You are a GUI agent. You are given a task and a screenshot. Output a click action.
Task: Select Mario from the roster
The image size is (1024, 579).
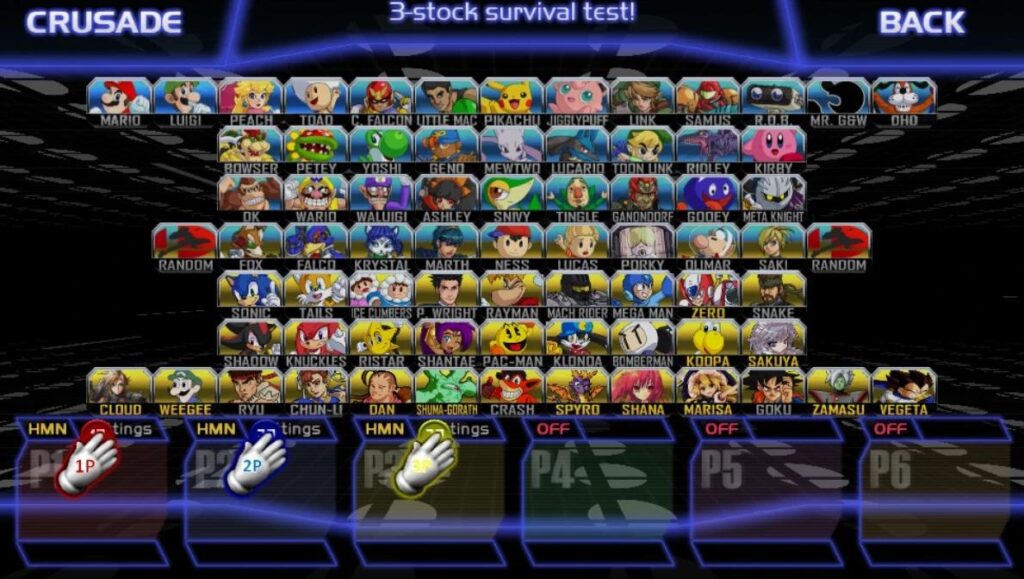click(x=120, y=98)
